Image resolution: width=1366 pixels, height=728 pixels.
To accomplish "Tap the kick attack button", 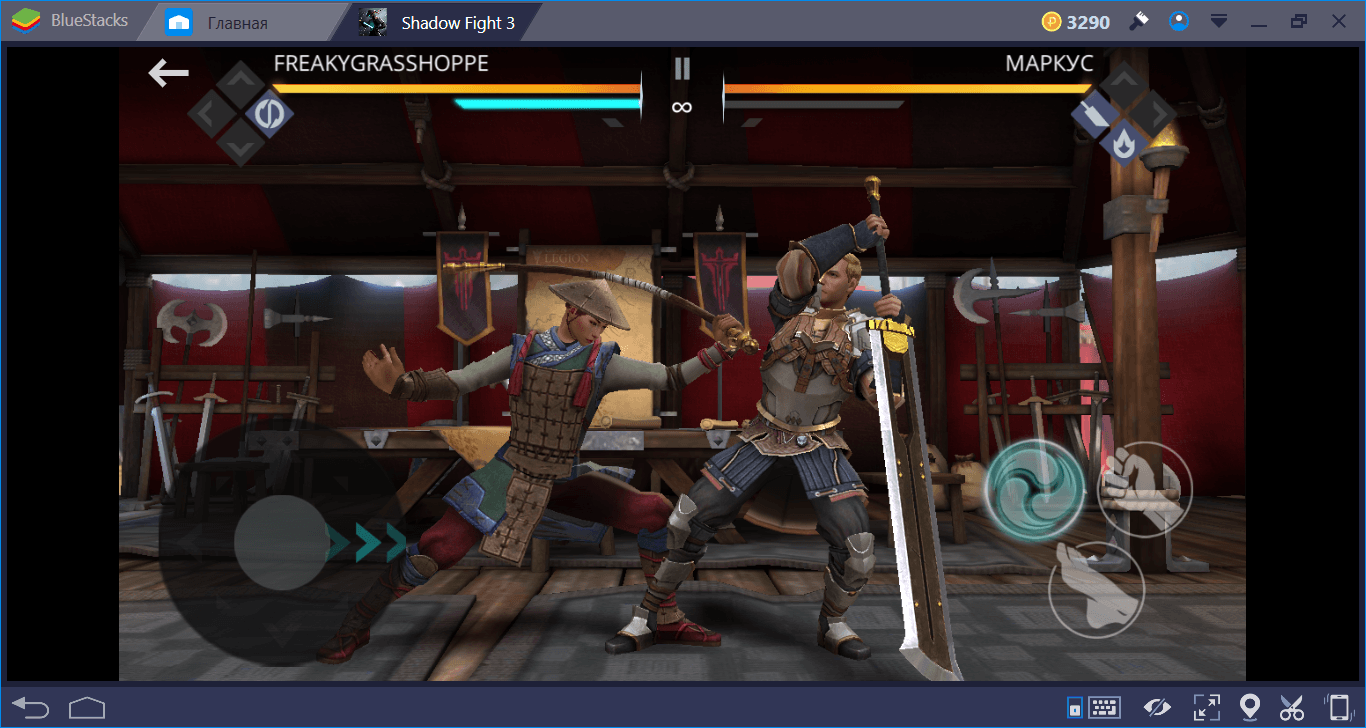I will (x=1096, y=589).
